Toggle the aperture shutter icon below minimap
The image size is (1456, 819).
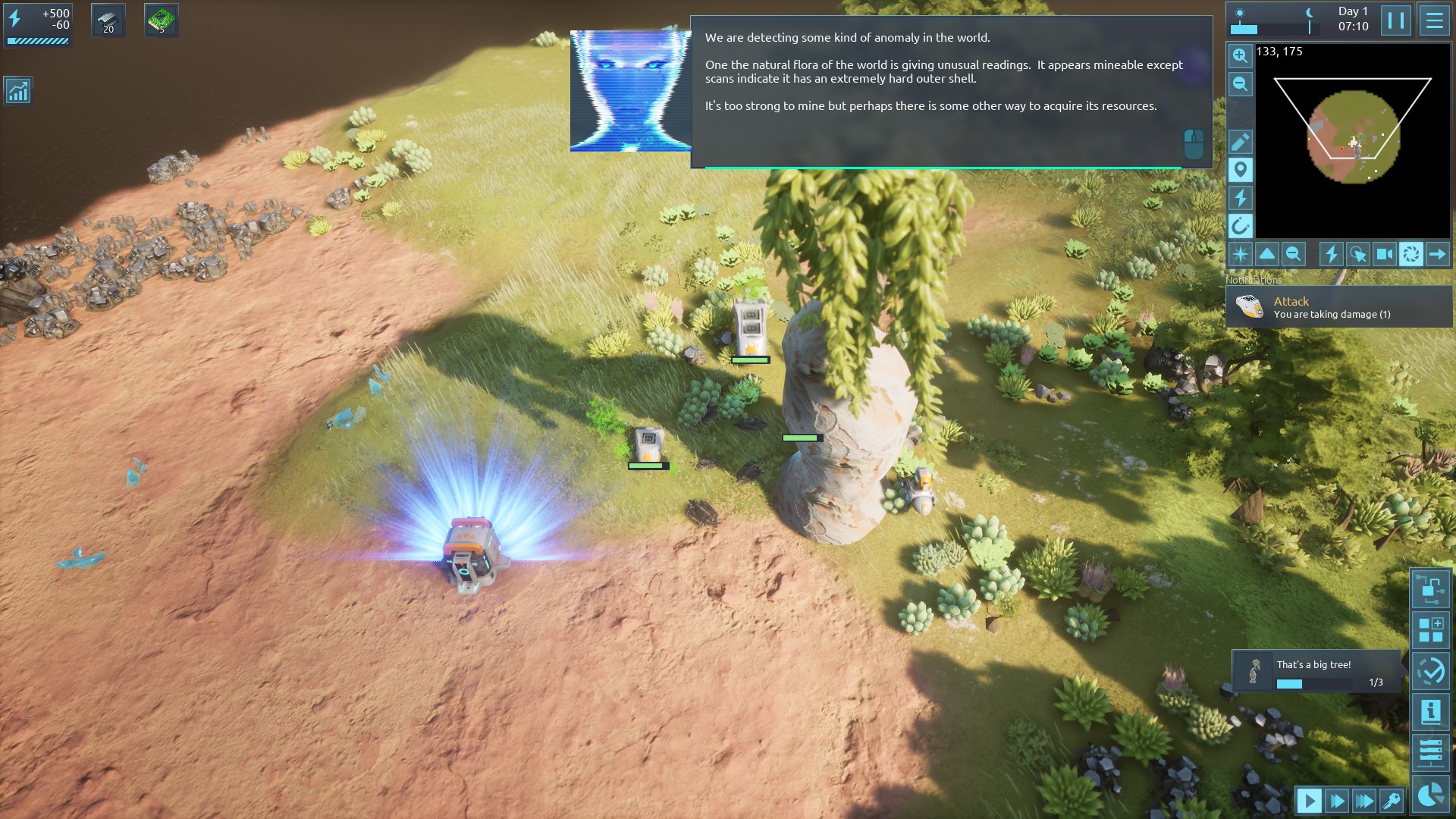pos(1410,254)
